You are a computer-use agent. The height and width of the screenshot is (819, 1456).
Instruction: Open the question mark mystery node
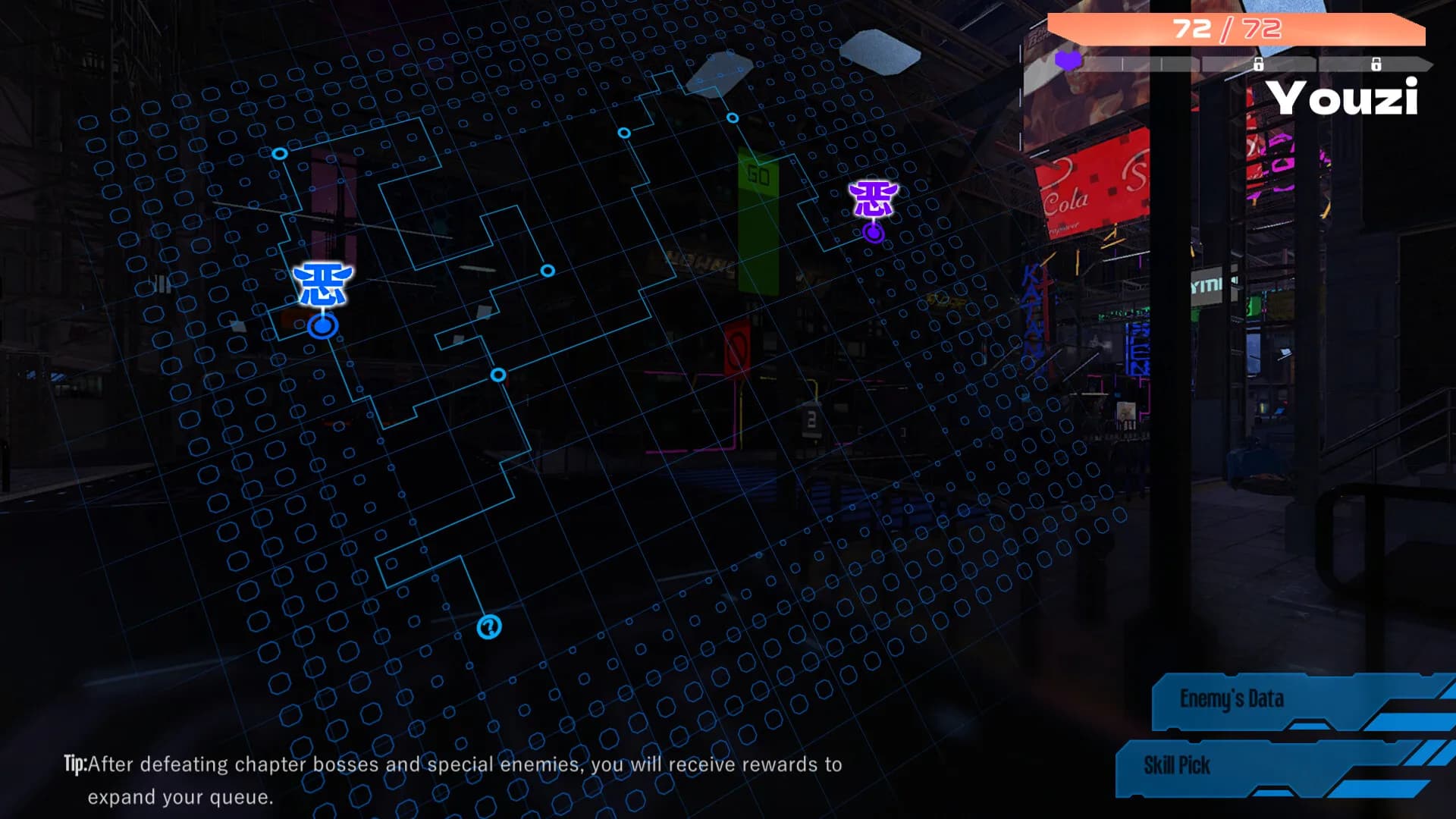pos(489,626)
